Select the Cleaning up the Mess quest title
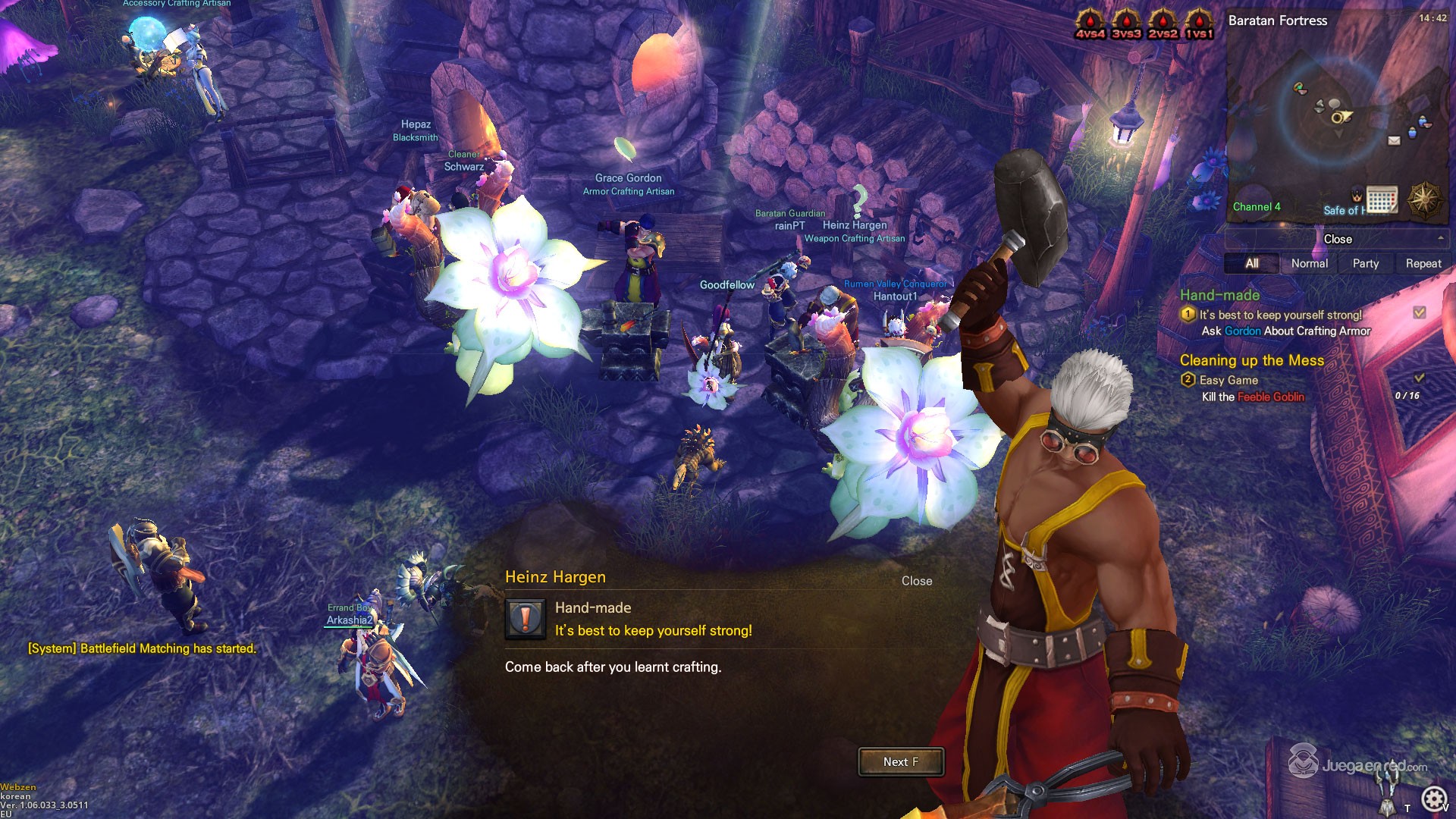1456x819 pixels. tap(1252, 360)
